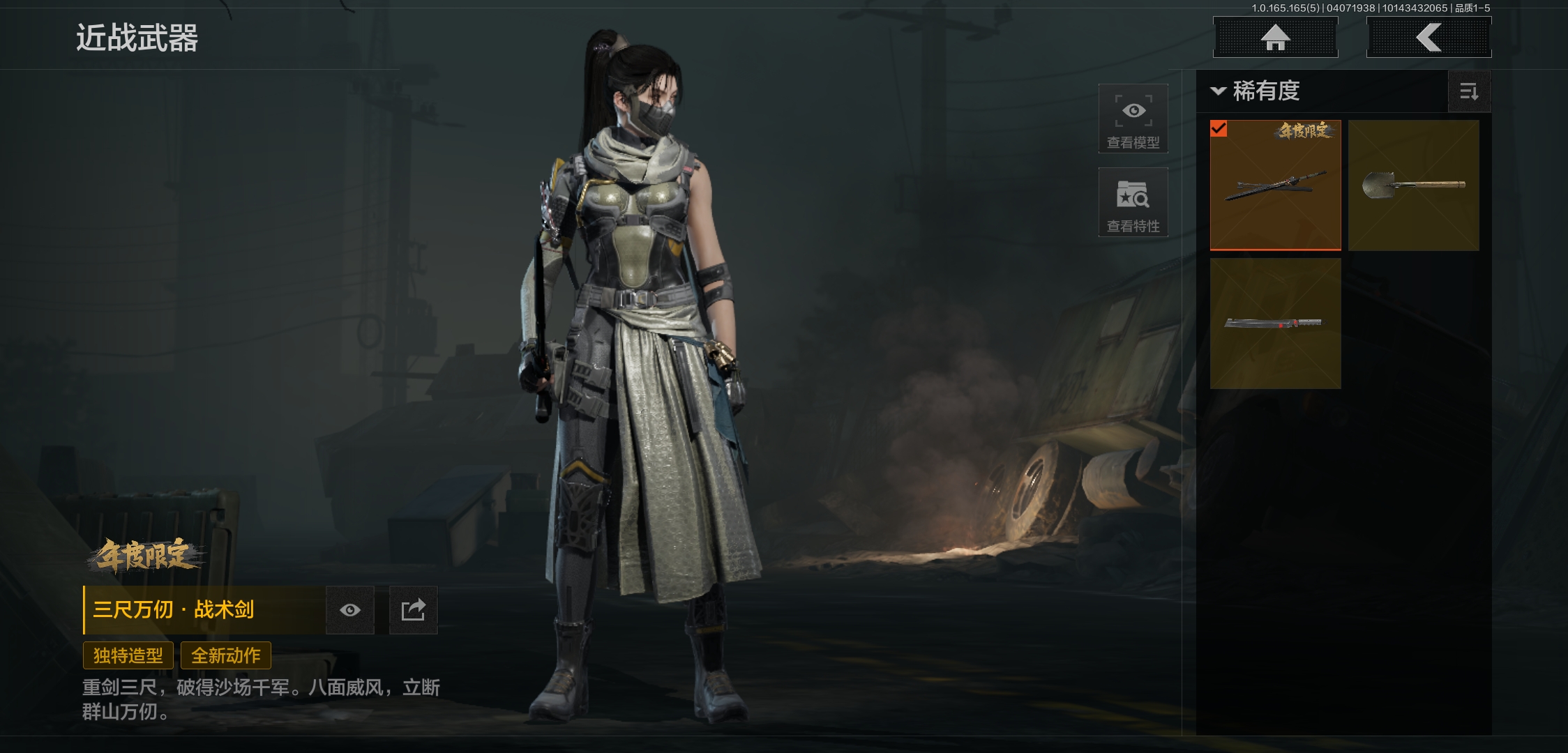Open 查看特性 to view features

(1133, 202)
